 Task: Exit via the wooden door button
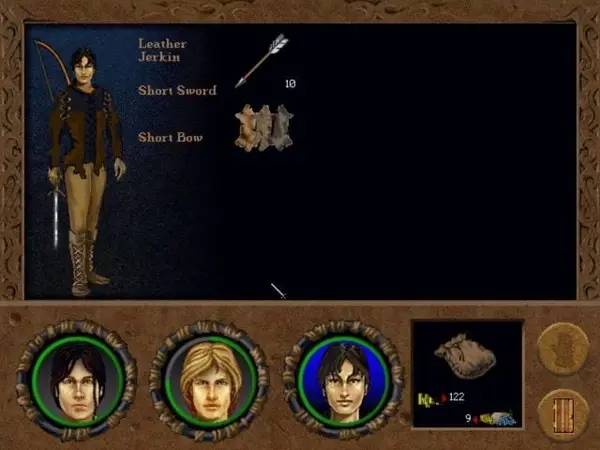coord(562,413)
